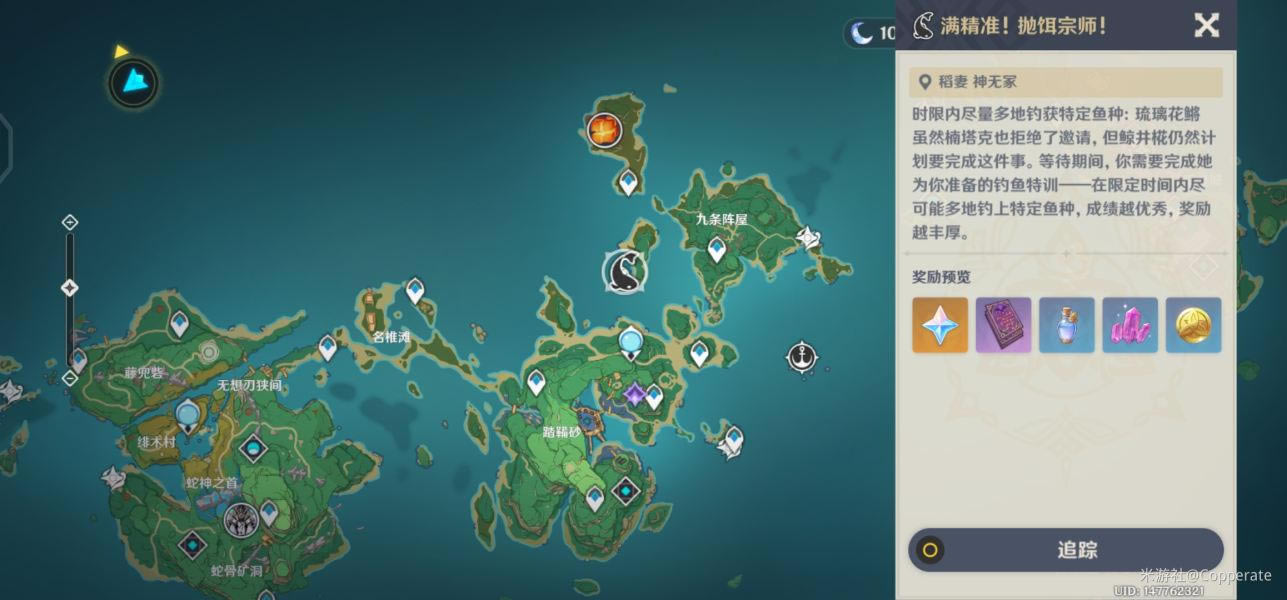Close the event details panel

[x=1207, y=25]
